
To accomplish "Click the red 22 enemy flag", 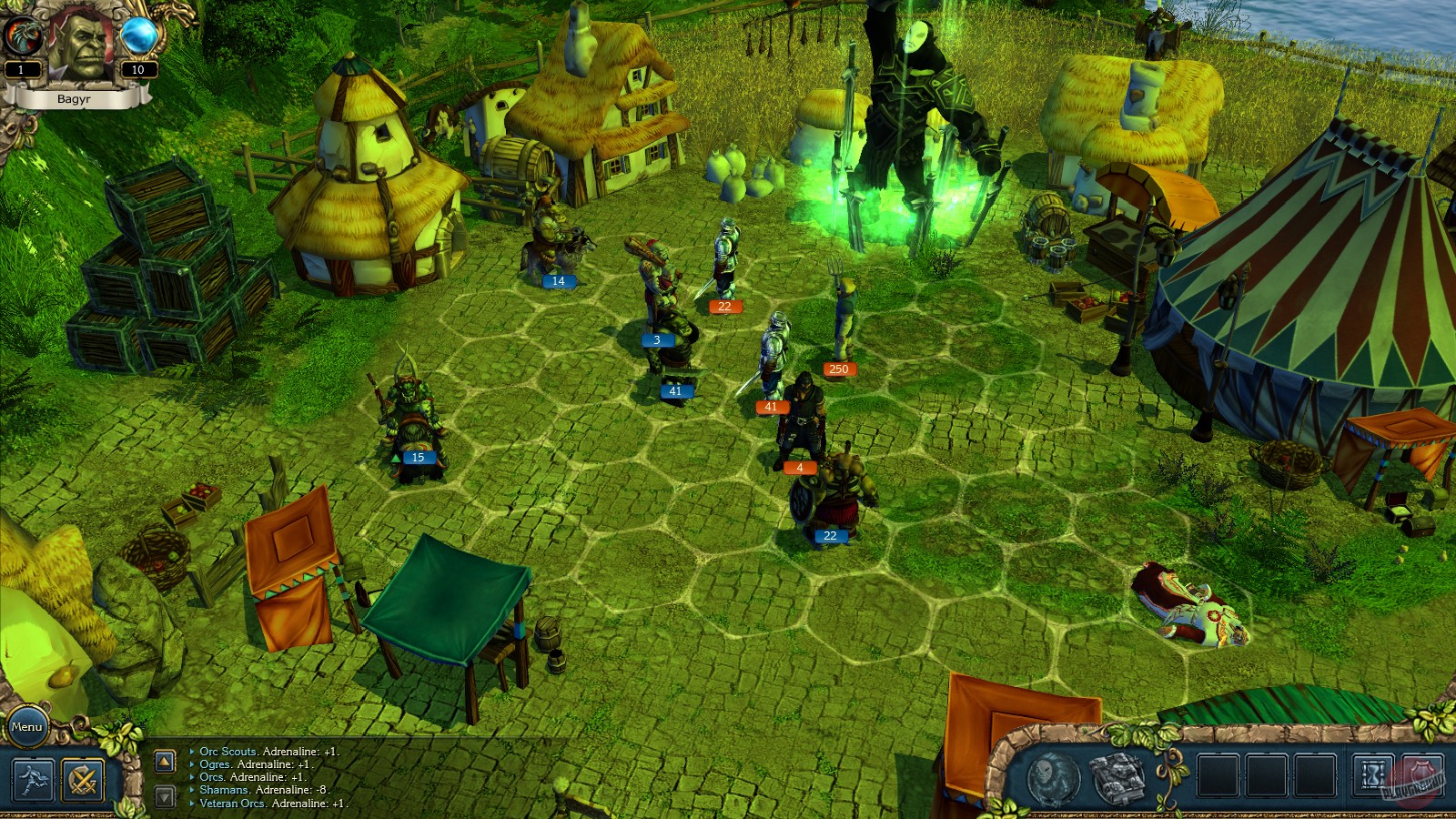I will [x=724, y=306].
